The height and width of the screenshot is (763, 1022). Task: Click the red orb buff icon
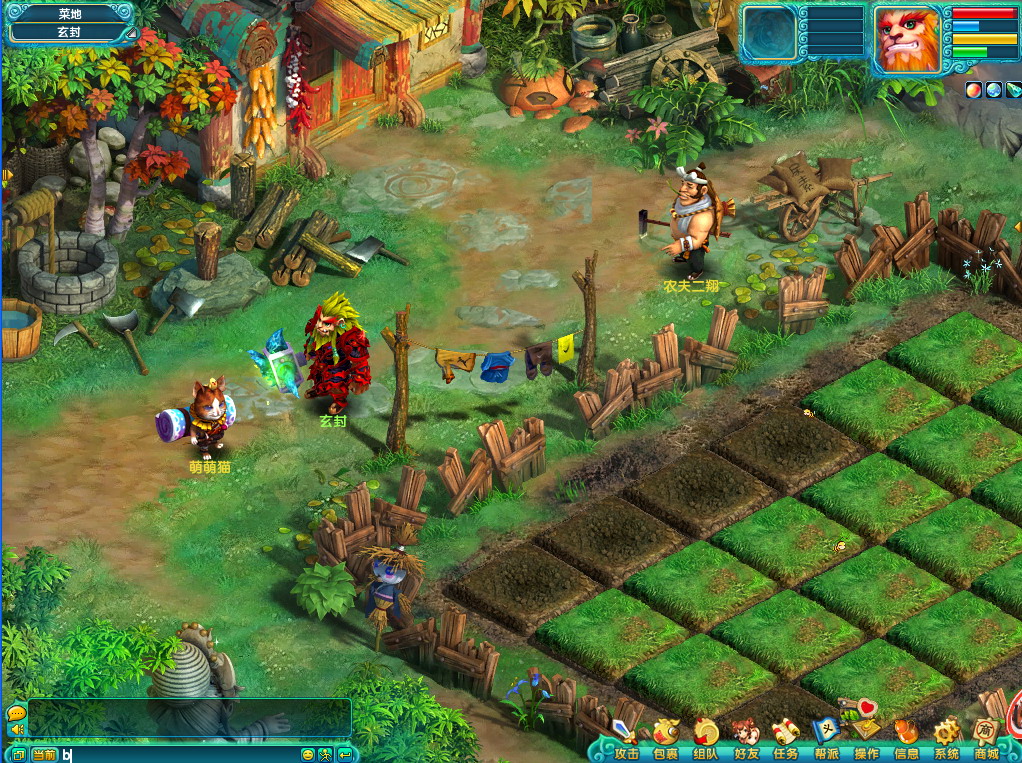[973, 90]
